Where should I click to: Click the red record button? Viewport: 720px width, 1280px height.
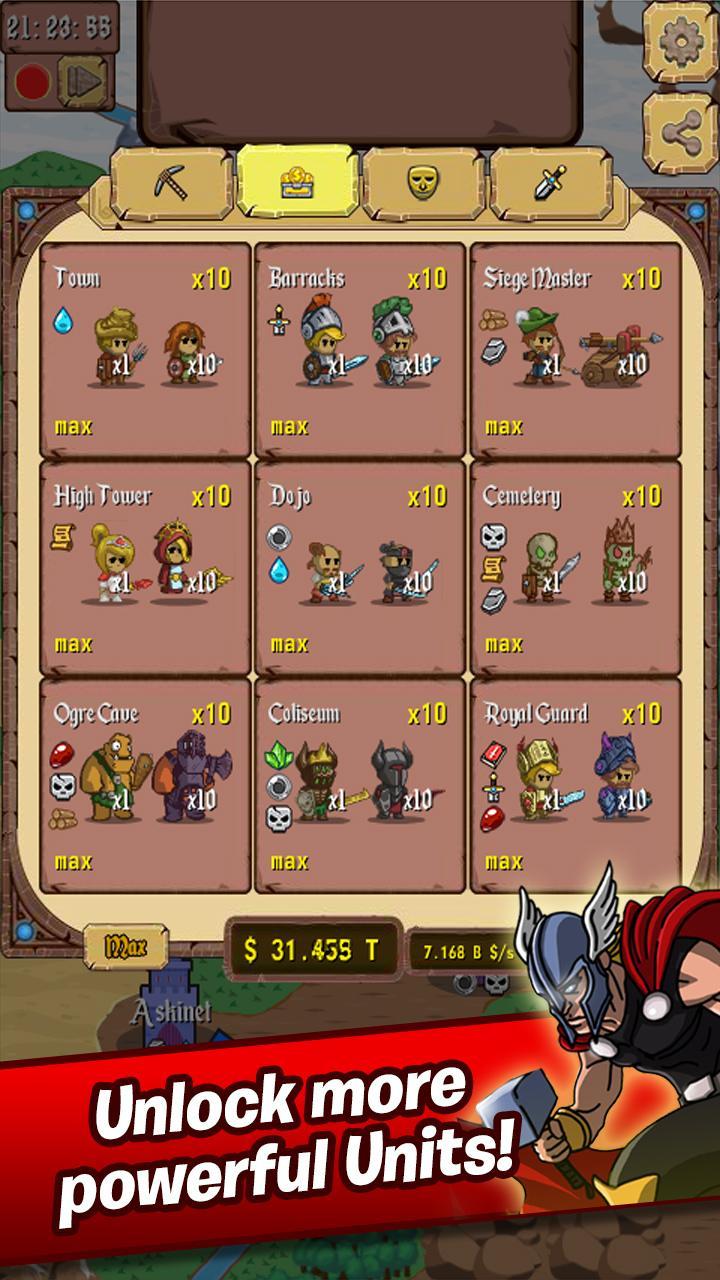tap(32, 82)
